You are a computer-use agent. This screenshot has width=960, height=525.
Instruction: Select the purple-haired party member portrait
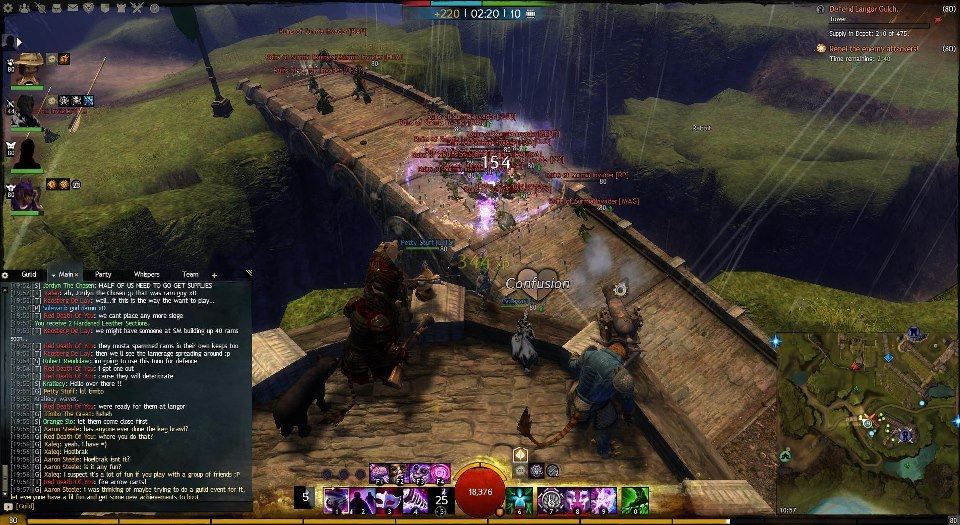(27, 195)
